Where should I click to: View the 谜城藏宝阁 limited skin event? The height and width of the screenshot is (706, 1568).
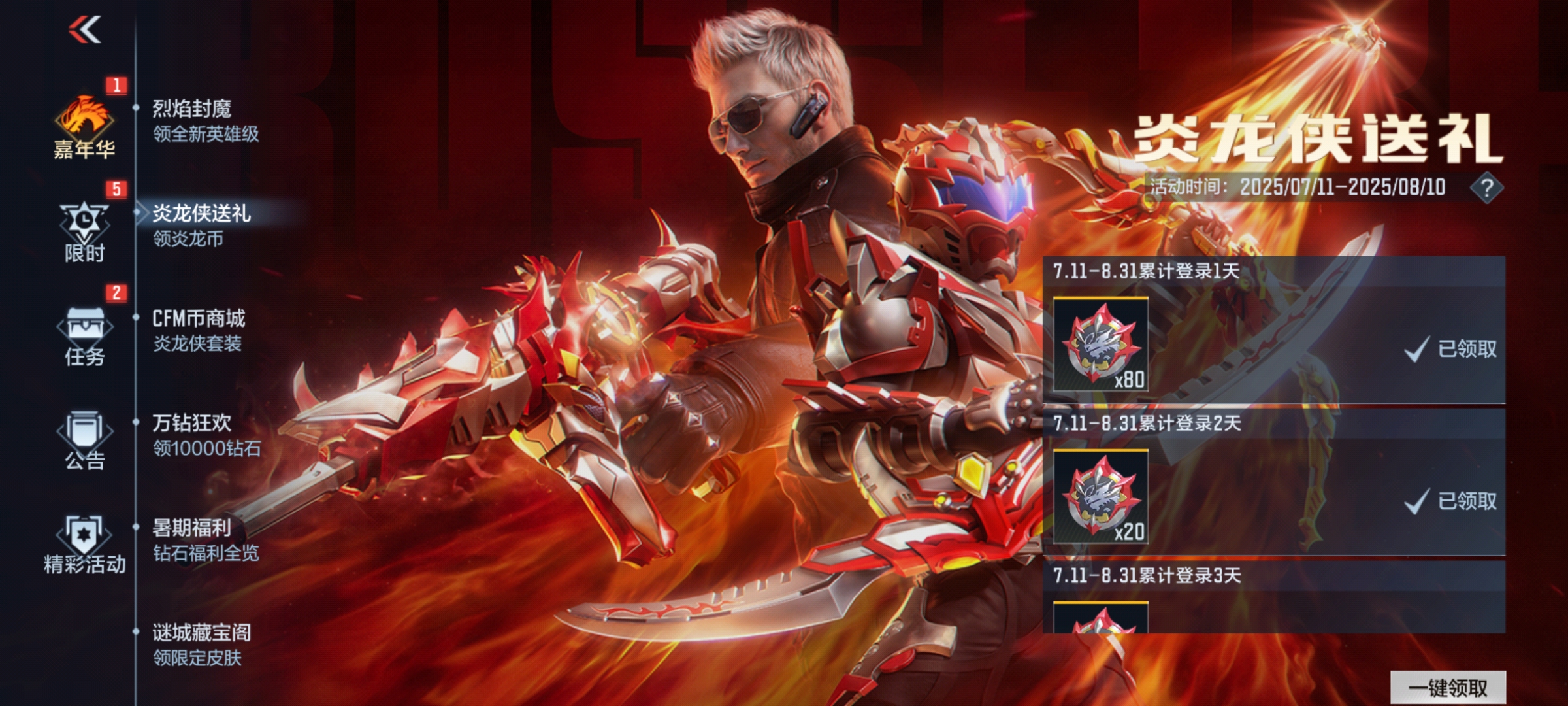(x=201, y=644)
